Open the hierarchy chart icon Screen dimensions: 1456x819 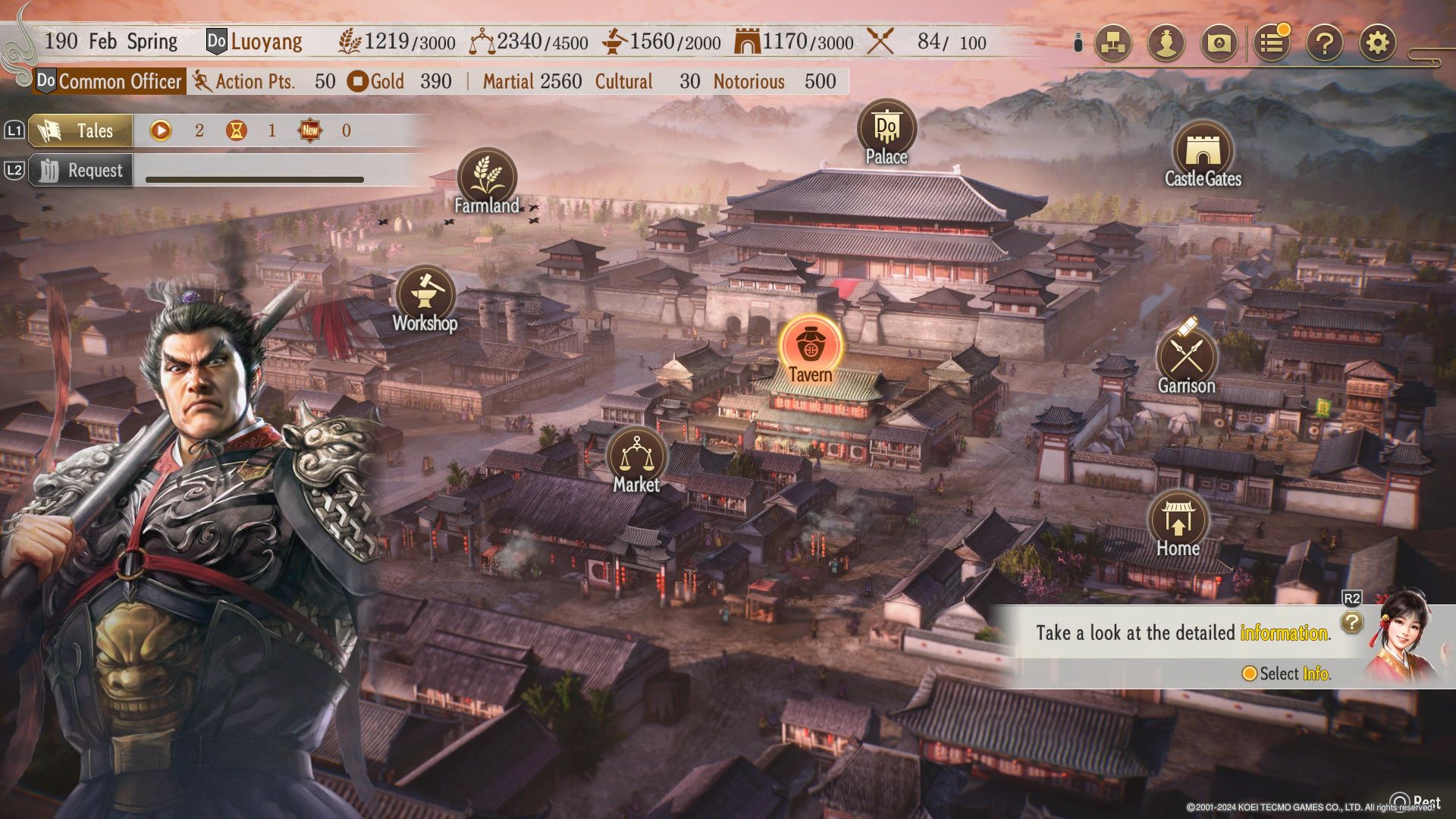point(1113,43)
